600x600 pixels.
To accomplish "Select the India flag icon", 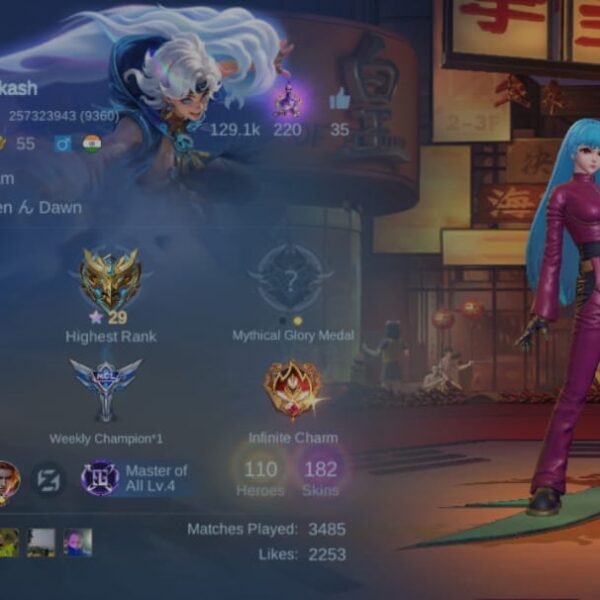I will click(92, 143).
